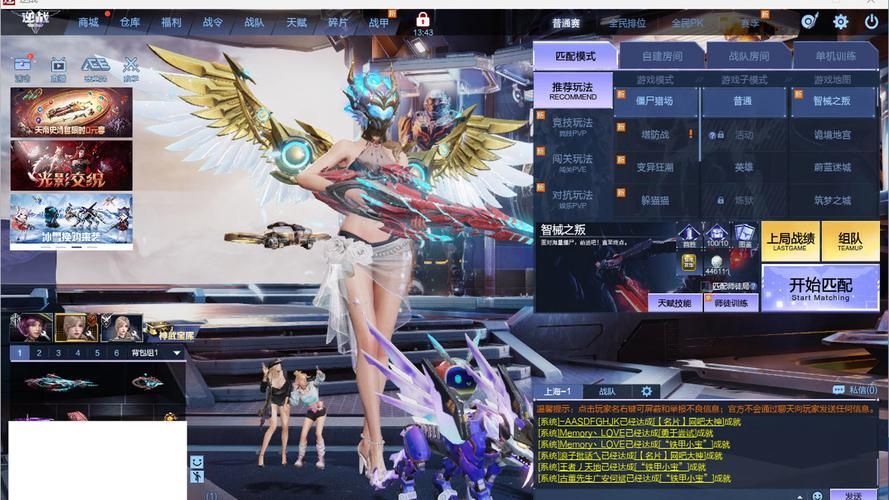The width and height of the screenshot is (889, 500).
Task: Open the 仓库 warehouse menu
Action: 130,22
